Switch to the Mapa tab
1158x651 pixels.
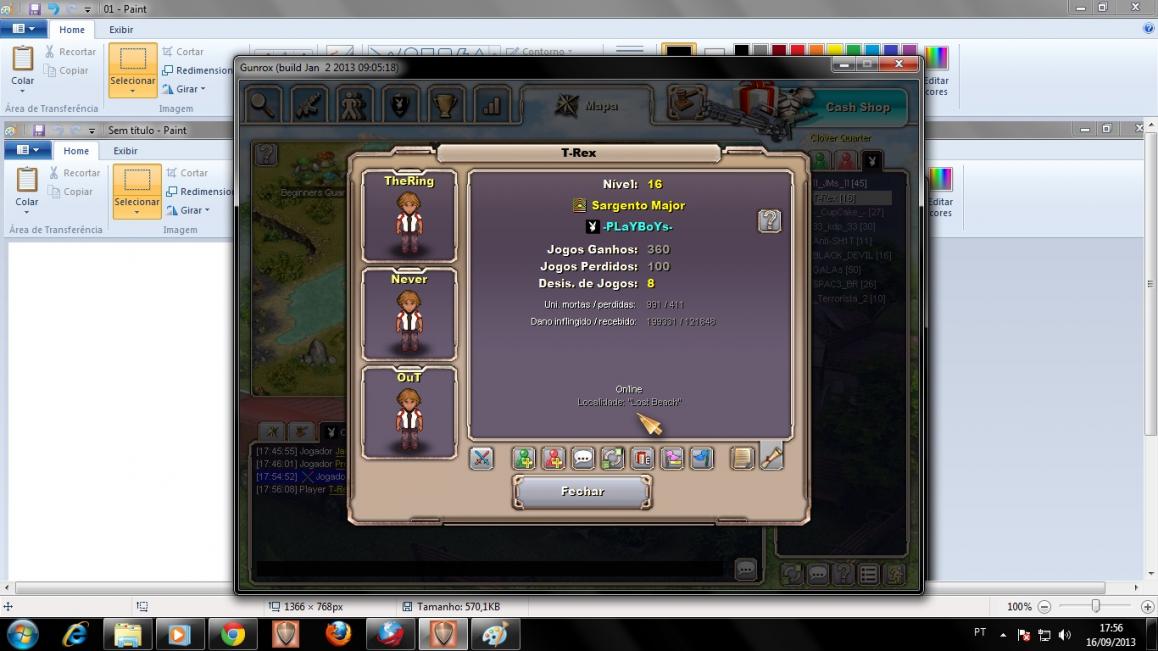(588, 105)
